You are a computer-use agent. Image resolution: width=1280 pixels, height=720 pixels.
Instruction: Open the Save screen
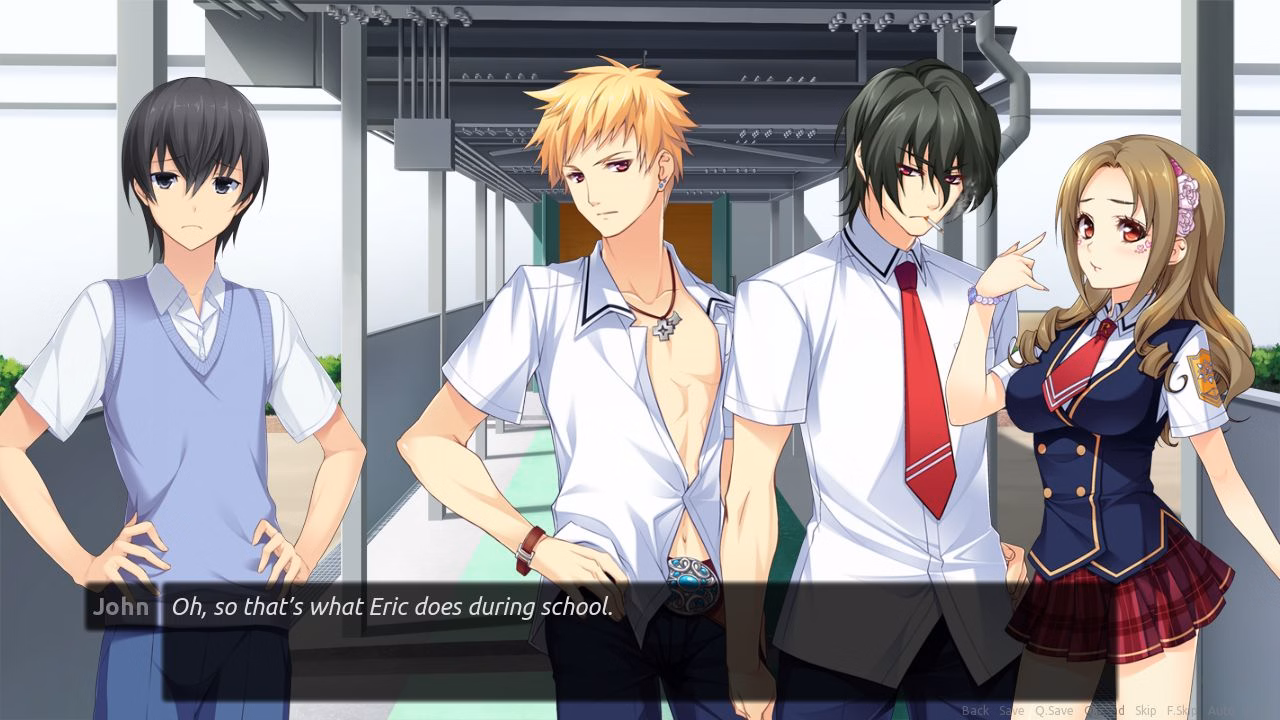pos(1012,710)
